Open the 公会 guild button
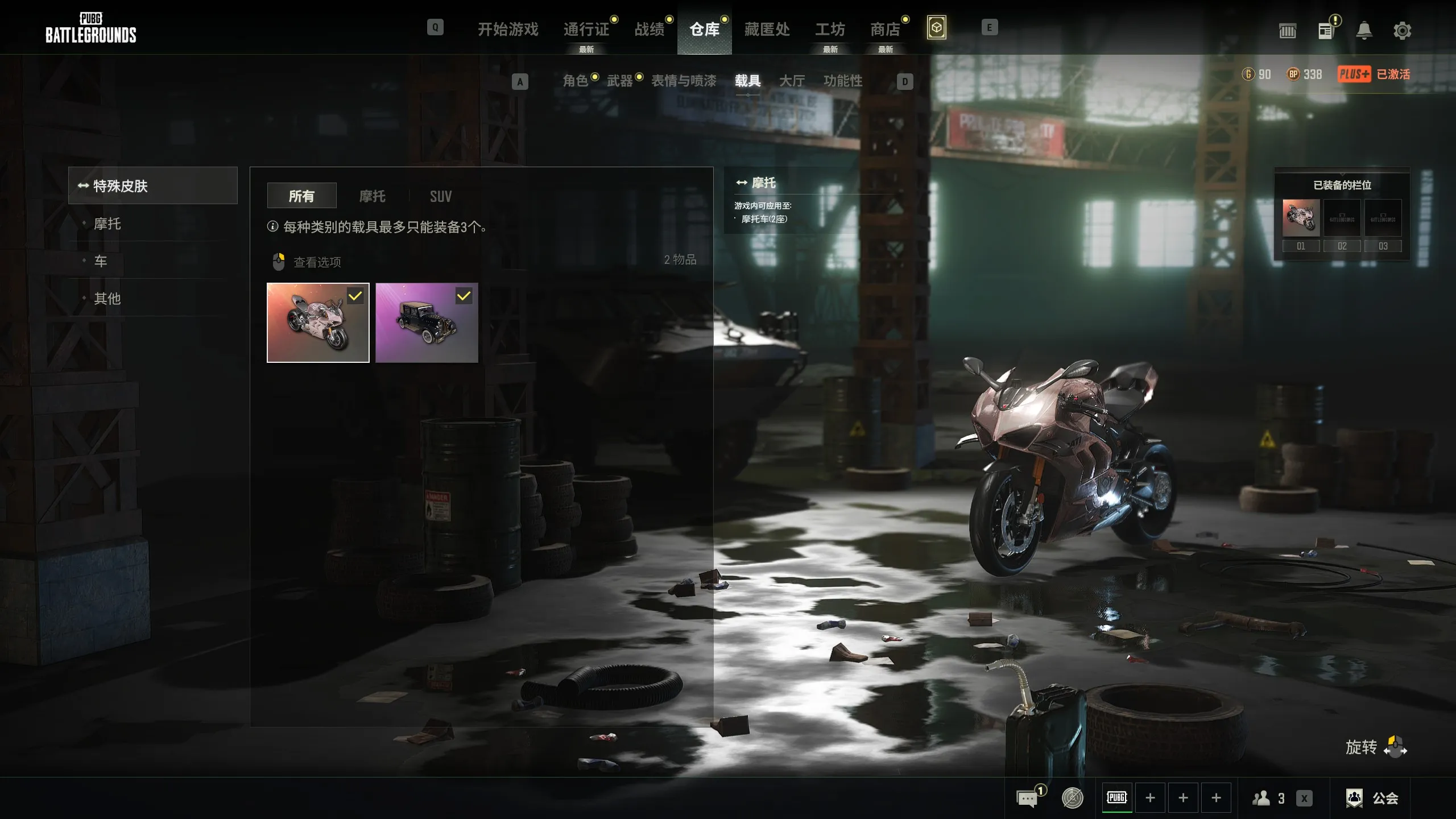This screenshot has width=1456, height=819. pyautogui.click(x=1373, y=798)
